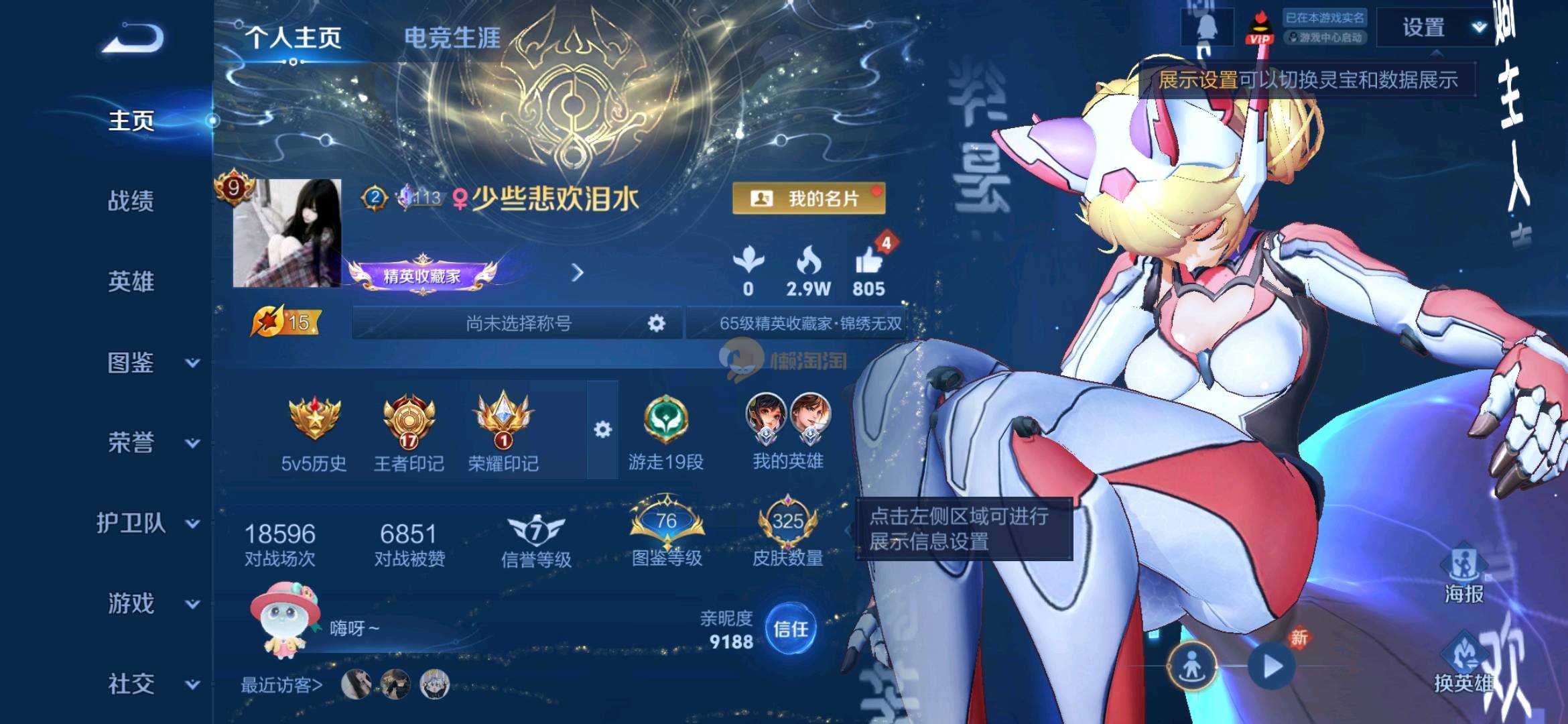
Task: Expand the 荣誉 sidebar menu
Action: 149,443
